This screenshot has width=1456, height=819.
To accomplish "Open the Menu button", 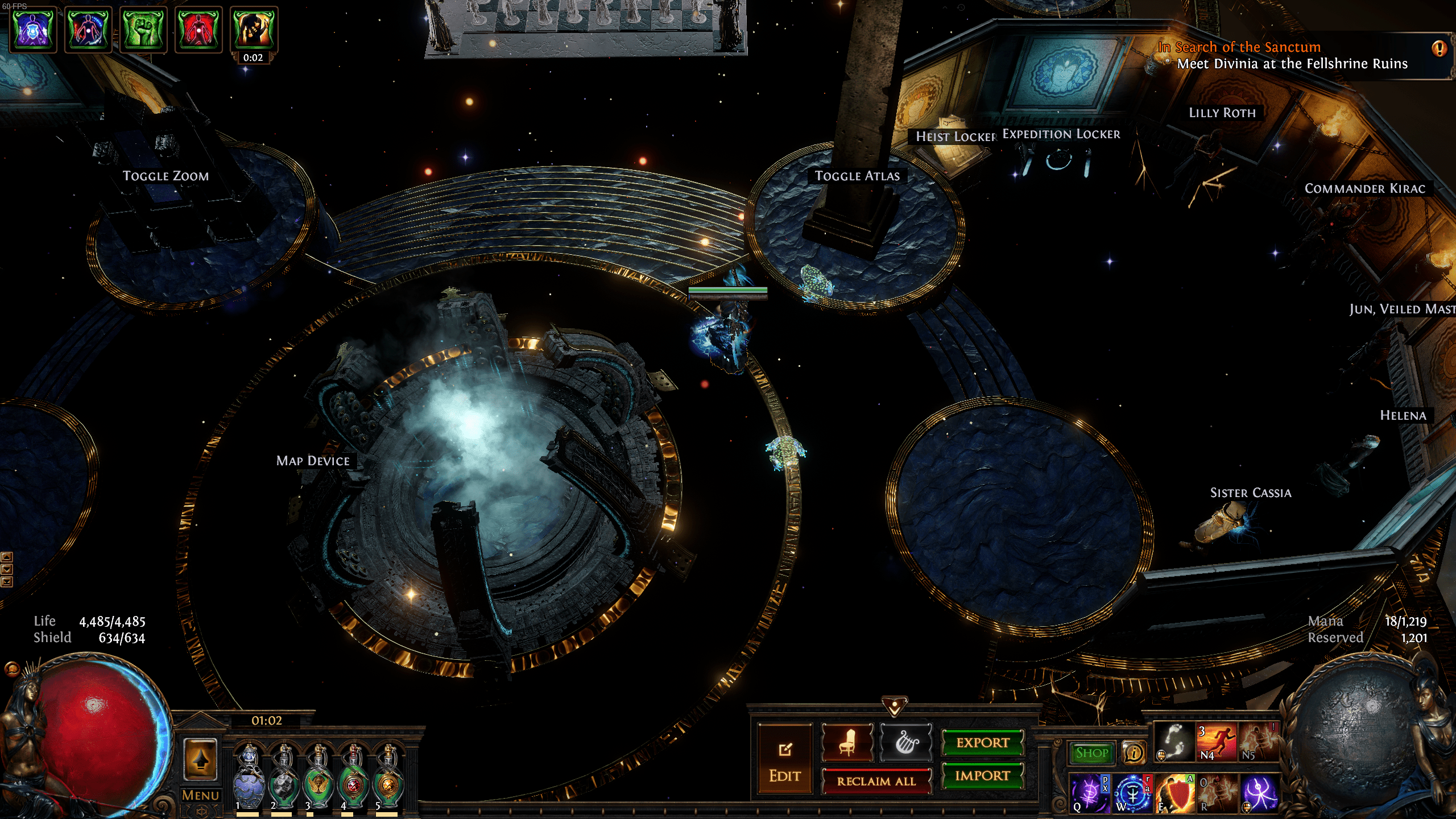I will pyautogui.click(x=200, y=795).
